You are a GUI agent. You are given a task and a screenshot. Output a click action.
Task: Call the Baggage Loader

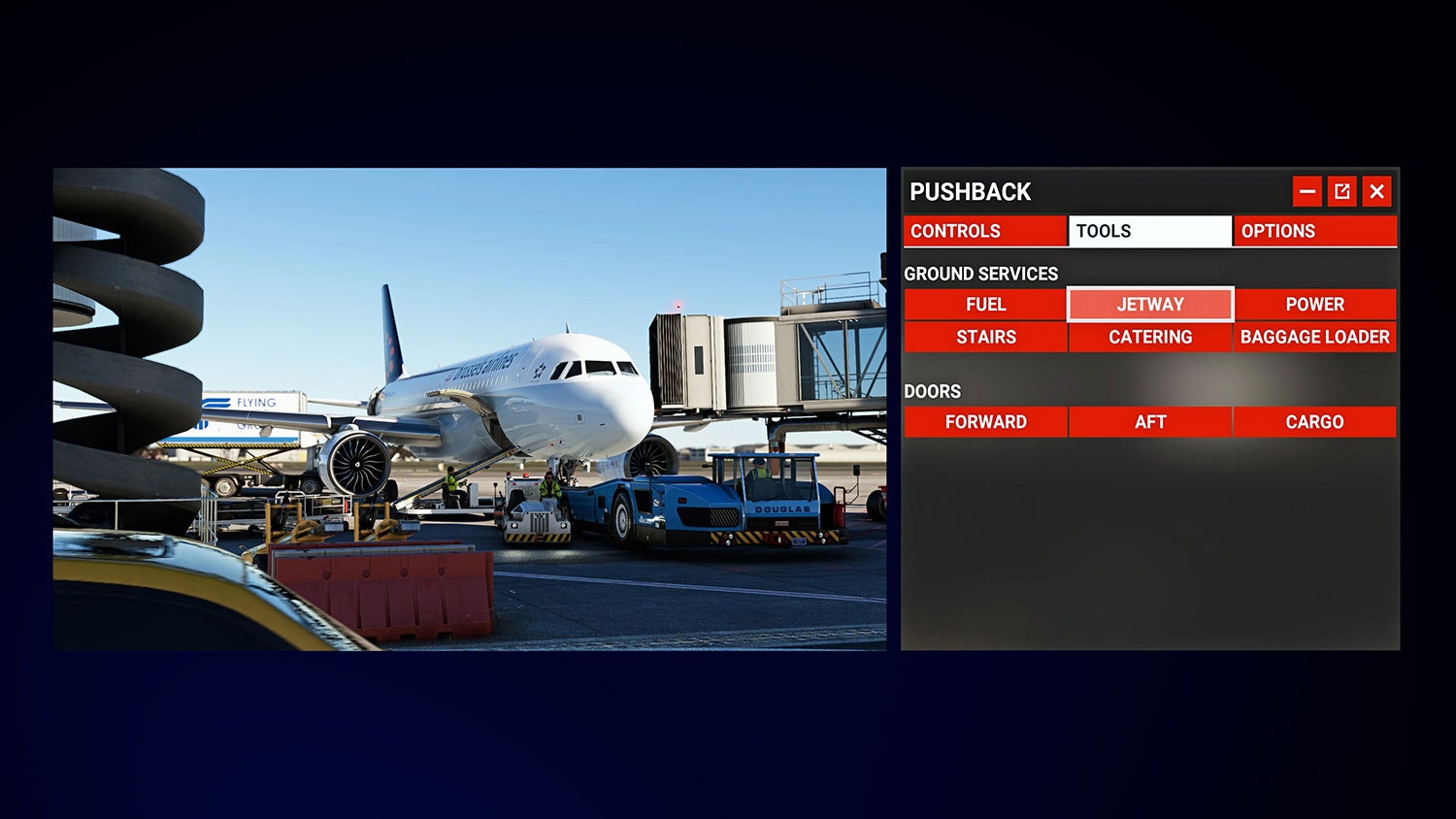click(x=1314, y=338)
